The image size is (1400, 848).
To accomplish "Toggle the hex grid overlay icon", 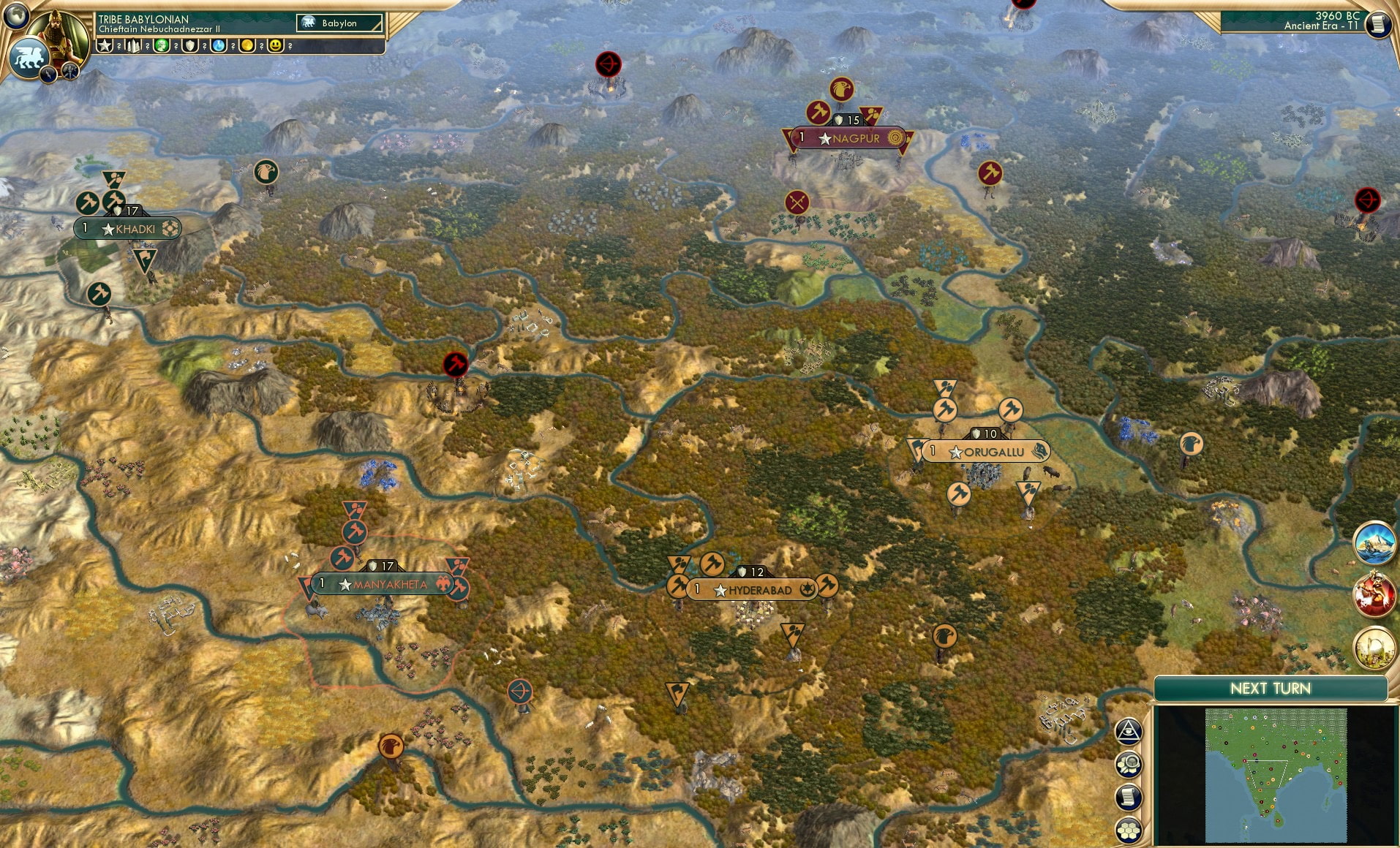I will (1129, 829).
